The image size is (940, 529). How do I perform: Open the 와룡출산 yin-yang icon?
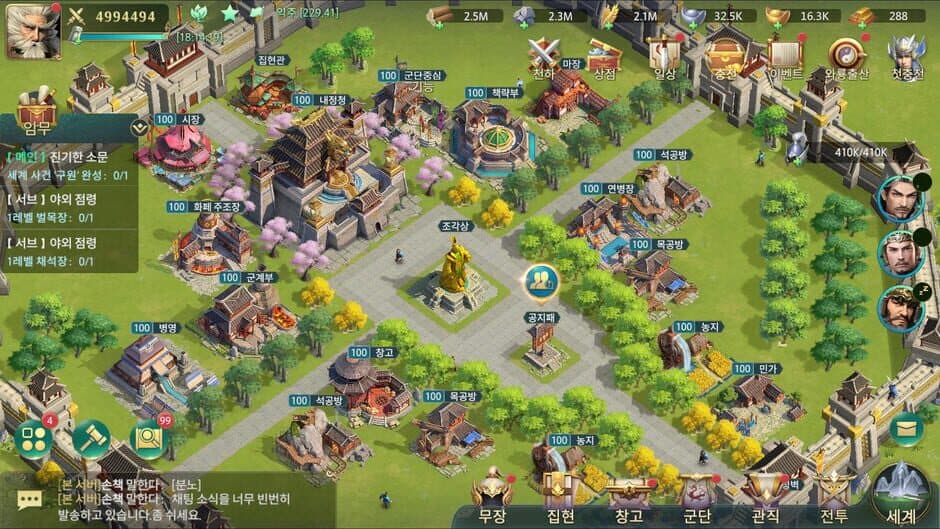click(848, 56)
